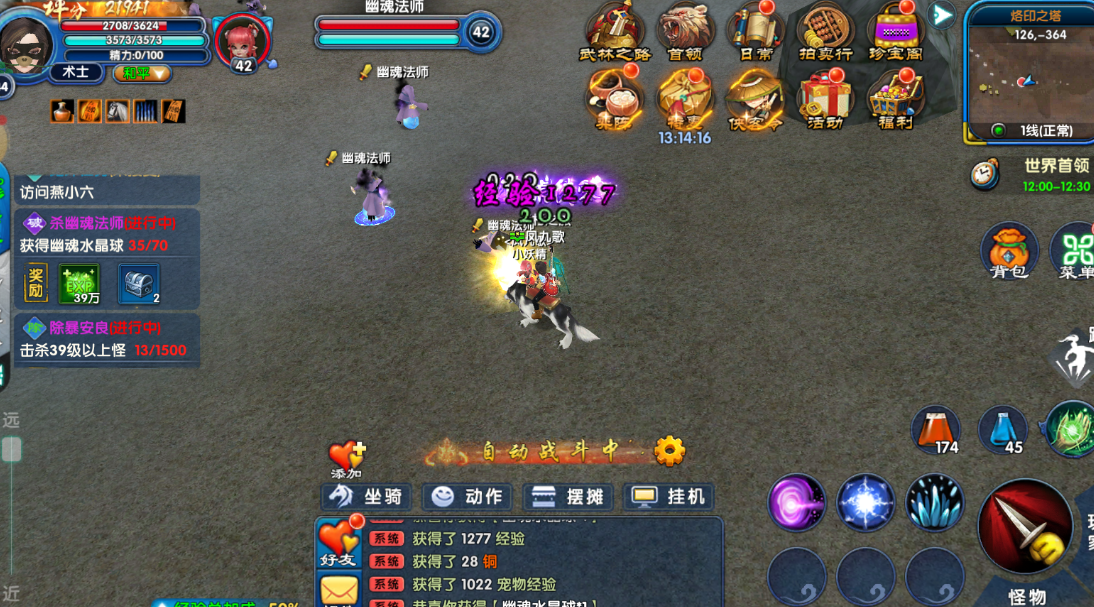This screenshot has width=1094, height=607.
Task: Open the 首领 boss icon
Action: [685, 32]
